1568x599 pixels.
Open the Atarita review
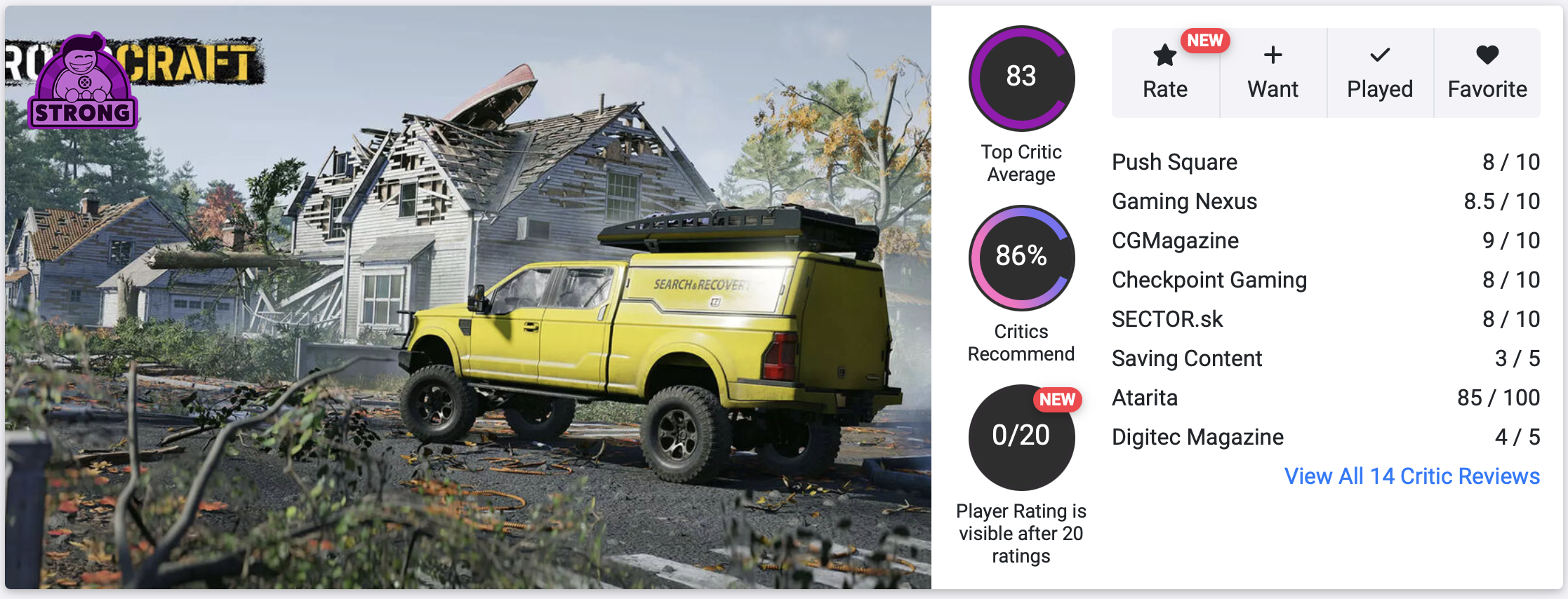1145,398
